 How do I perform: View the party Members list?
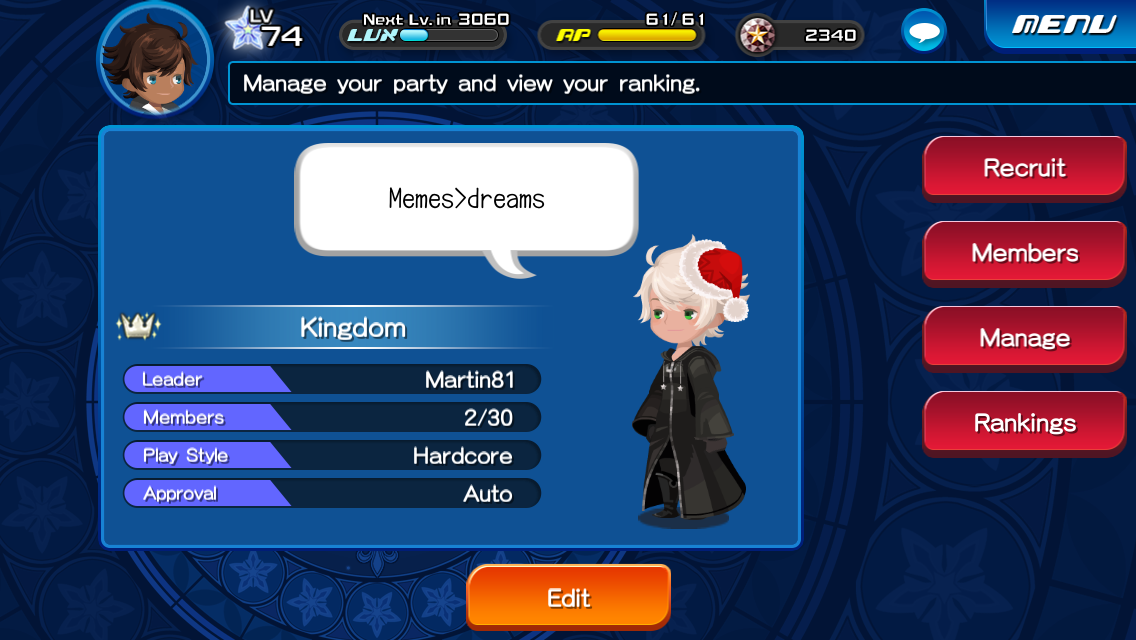[x=1024, y=252]
